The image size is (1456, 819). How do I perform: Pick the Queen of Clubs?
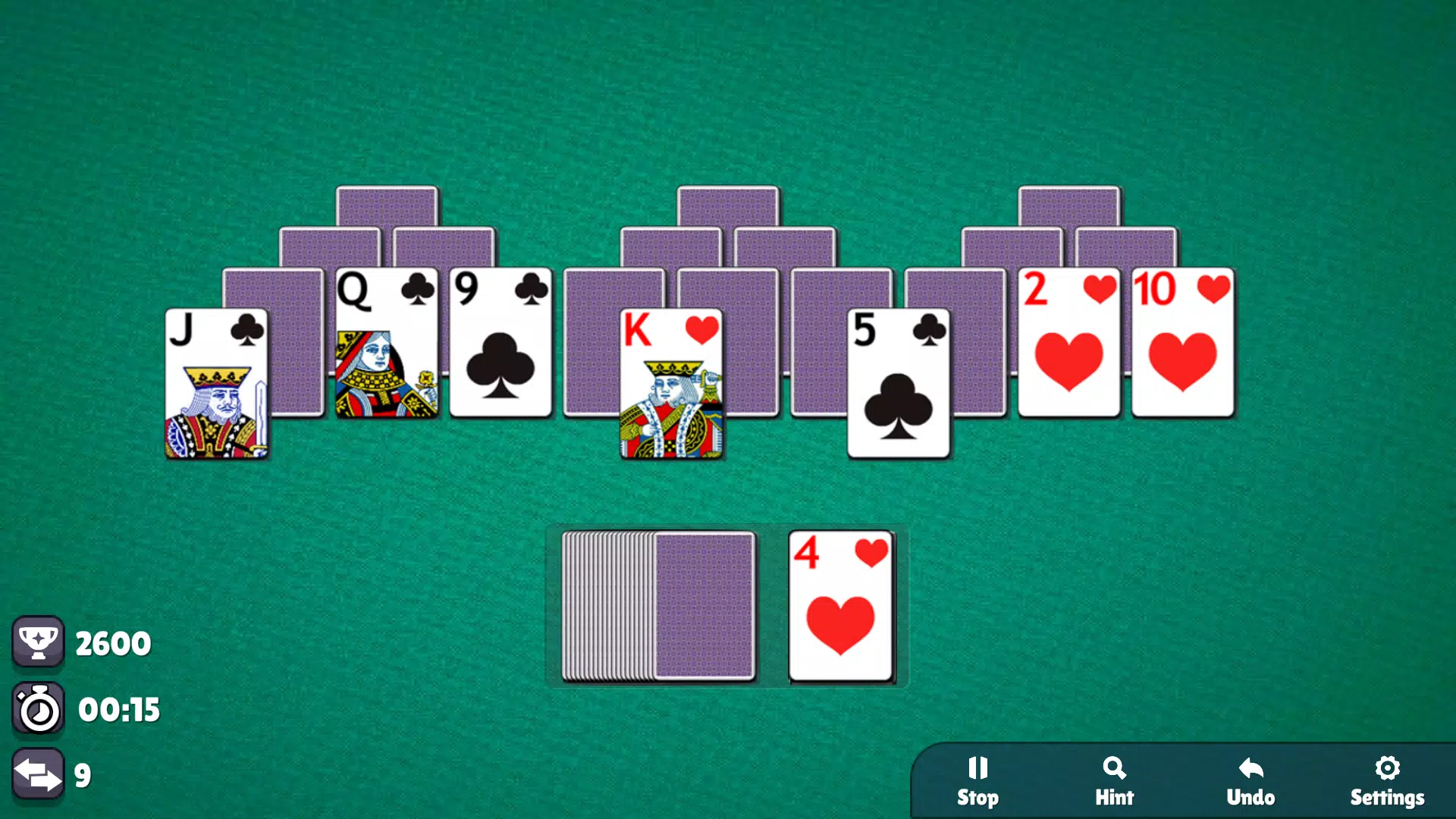click(x=388, y=341)
